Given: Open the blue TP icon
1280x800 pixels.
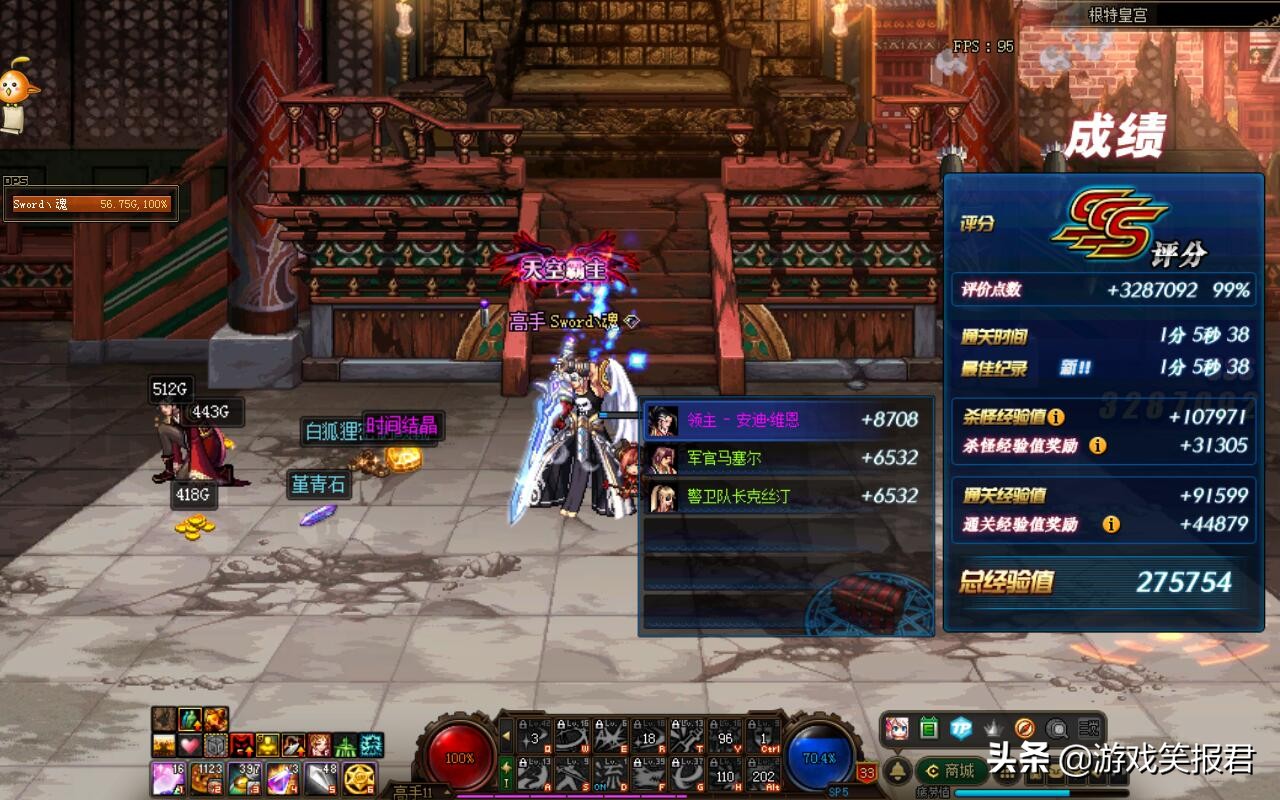Looking at the screenshot, I should (961, 727).
